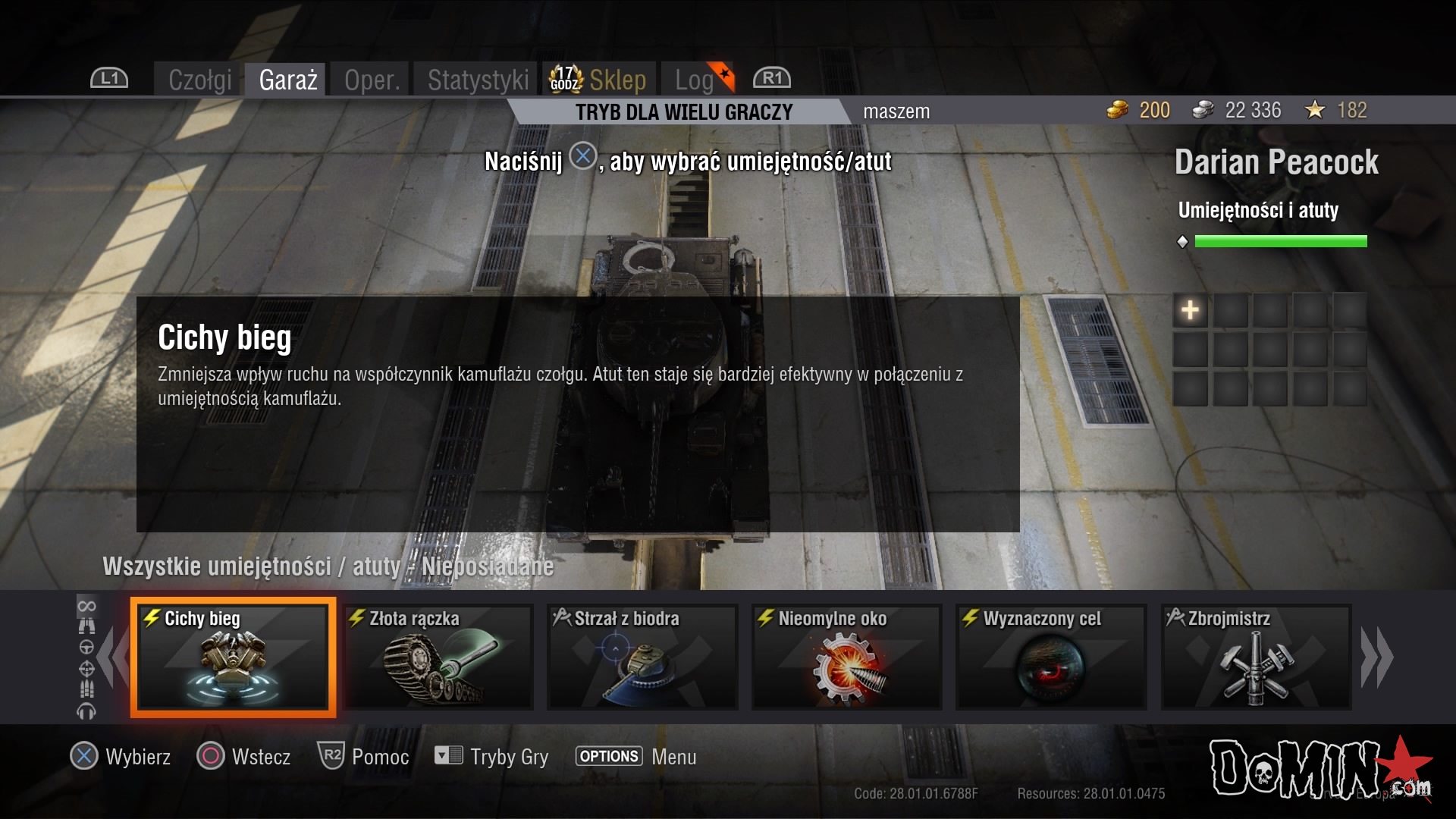Show next skills with the right arrows

(x=1377, y=657)
